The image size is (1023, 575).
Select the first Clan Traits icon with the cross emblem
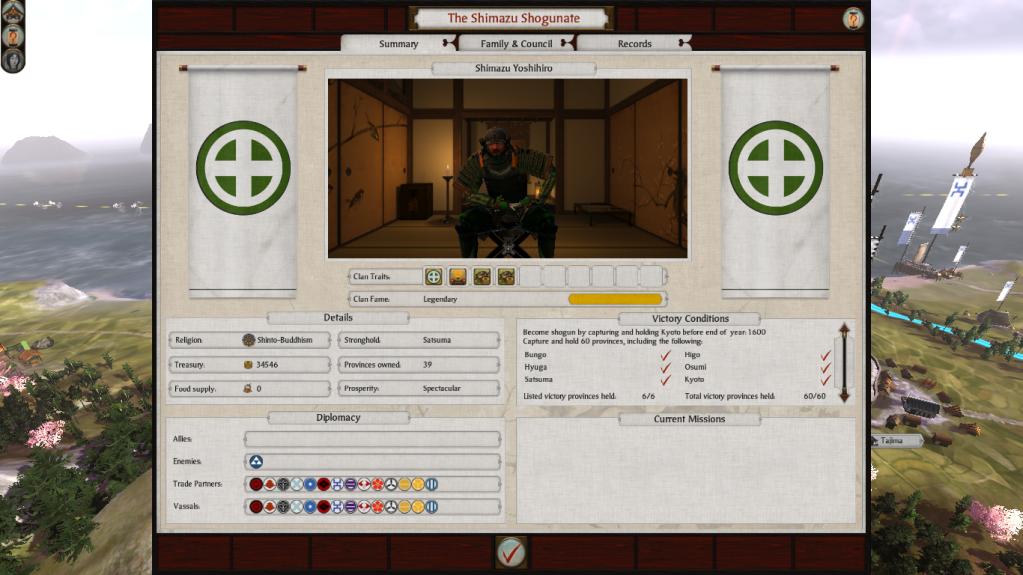click(x=433, y=276)
